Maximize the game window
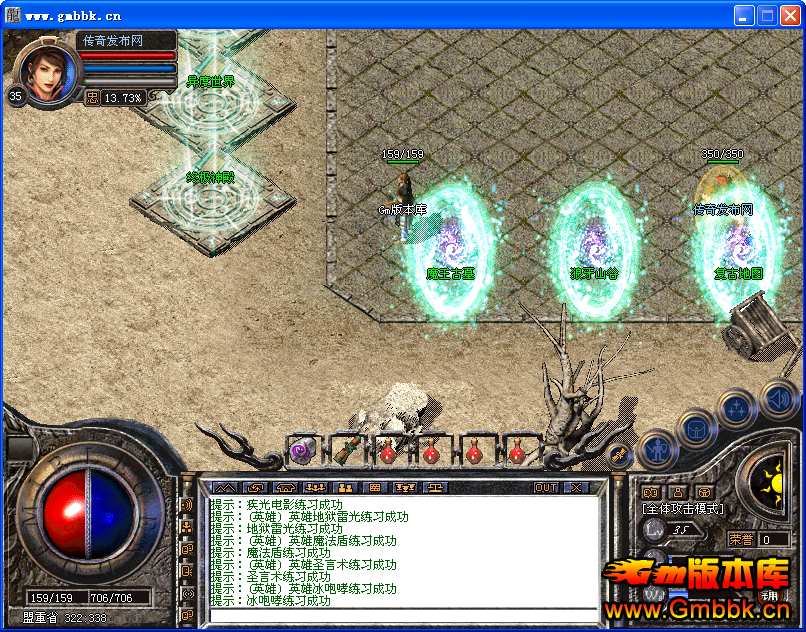The image size is (806, 632). (768, 15)
